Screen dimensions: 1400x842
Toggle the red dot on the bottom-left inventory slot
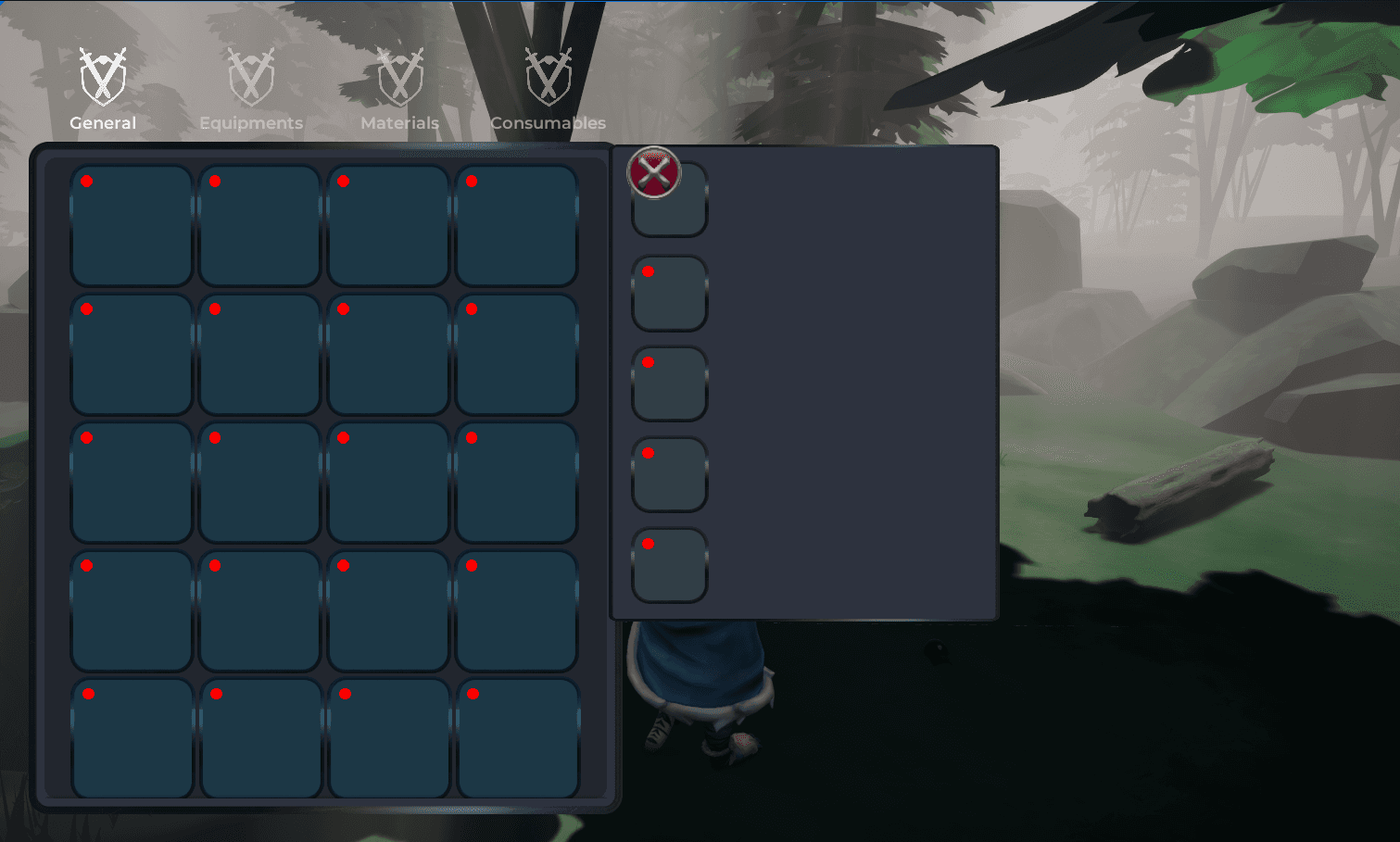click(x=88, y=692)
